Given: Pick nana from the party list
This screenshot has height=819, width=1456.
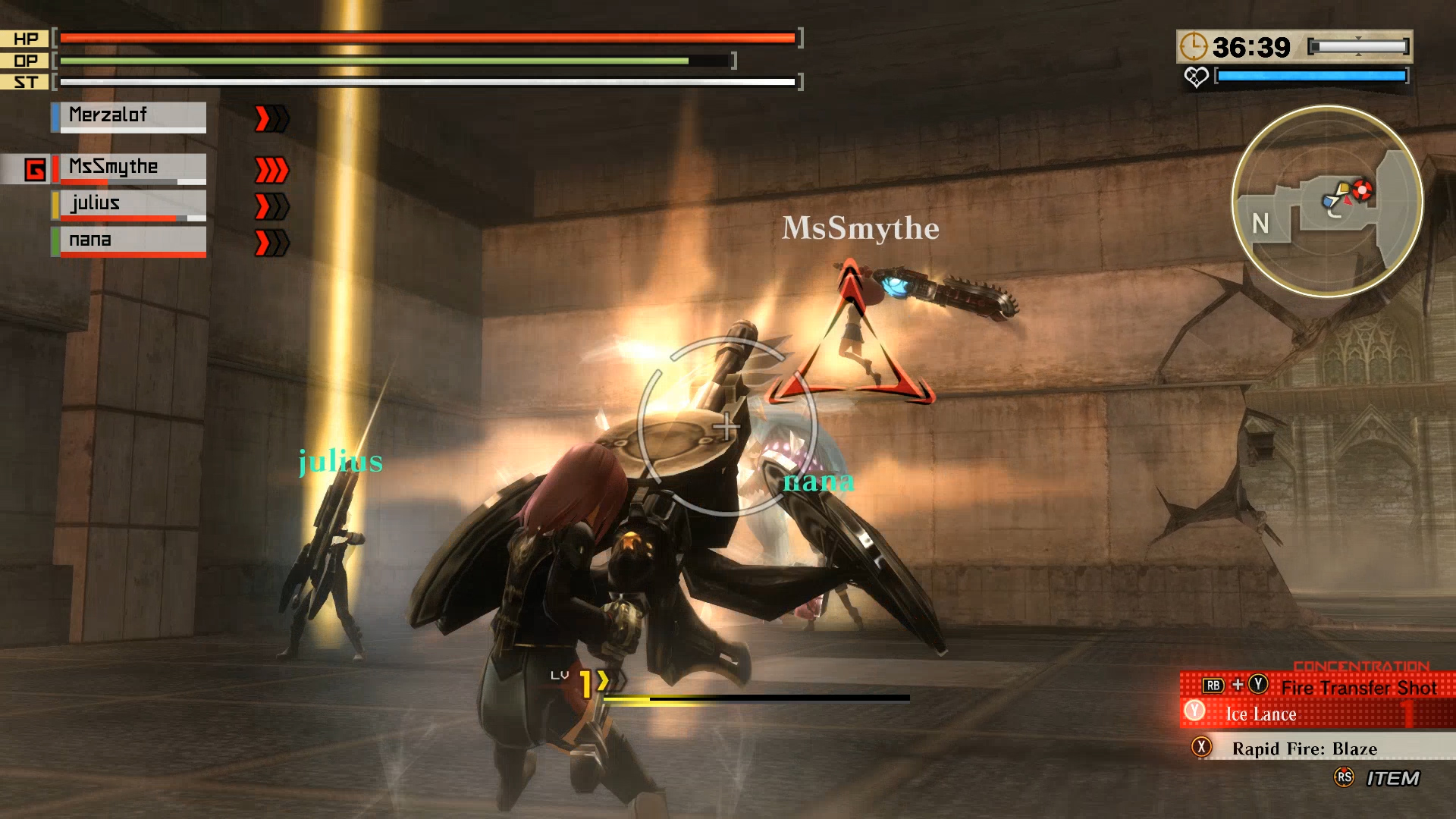Looking at the screenshot, I should click(129, 240).
